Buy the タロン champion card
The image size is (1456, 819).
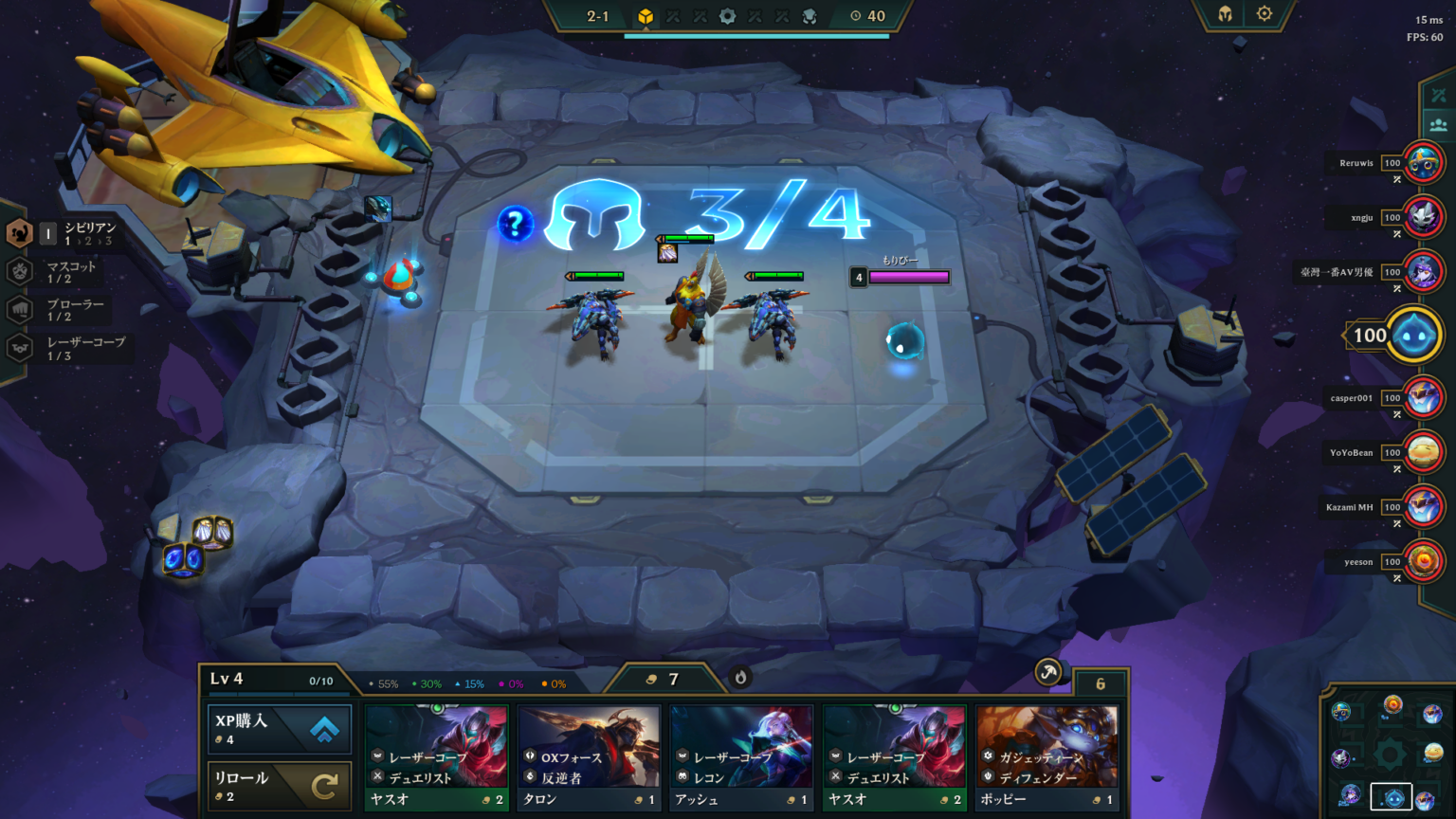[x=589, y=757]
